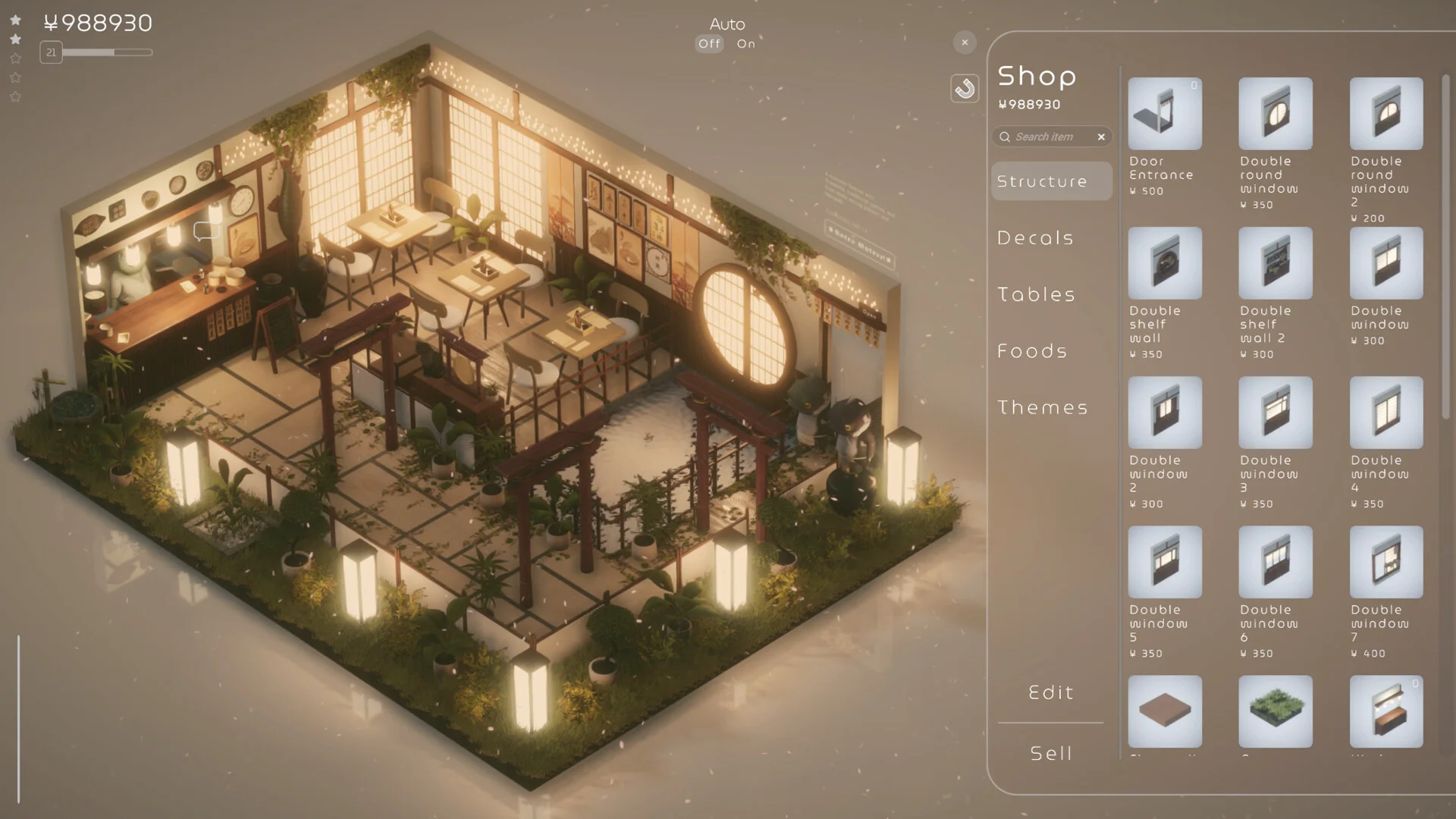Switch to the Structure category
This screenshot has height=819, width=1456.
[x=1051, y=181]
